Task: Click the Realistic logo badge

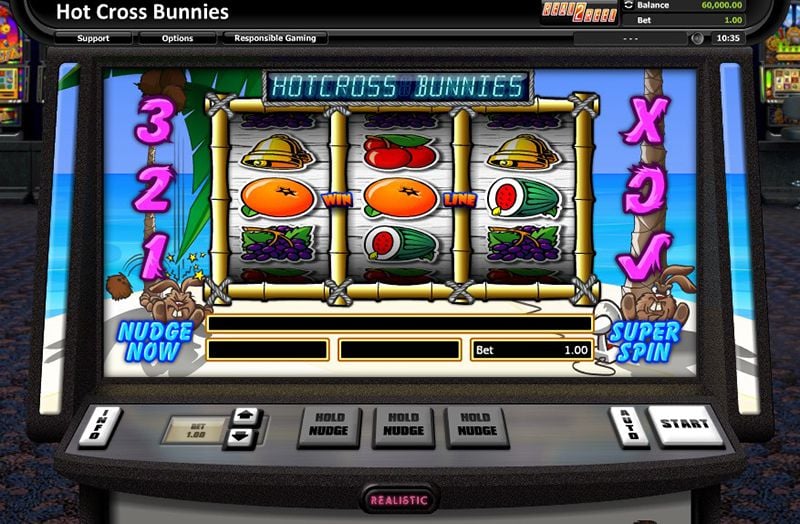Action: point(399,499)
